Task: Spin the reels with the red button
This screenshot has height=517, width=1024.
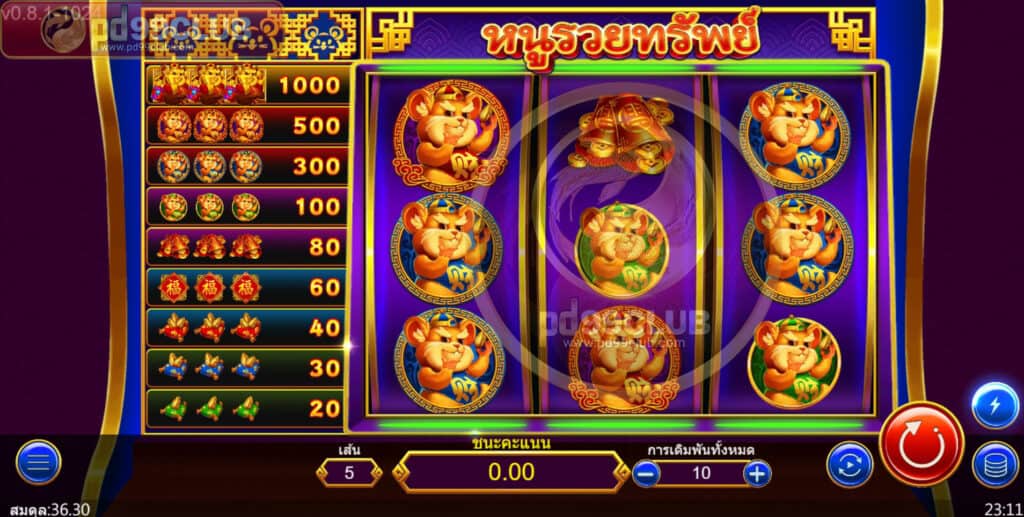Action: pyautogui.click(x=921, y=444)
